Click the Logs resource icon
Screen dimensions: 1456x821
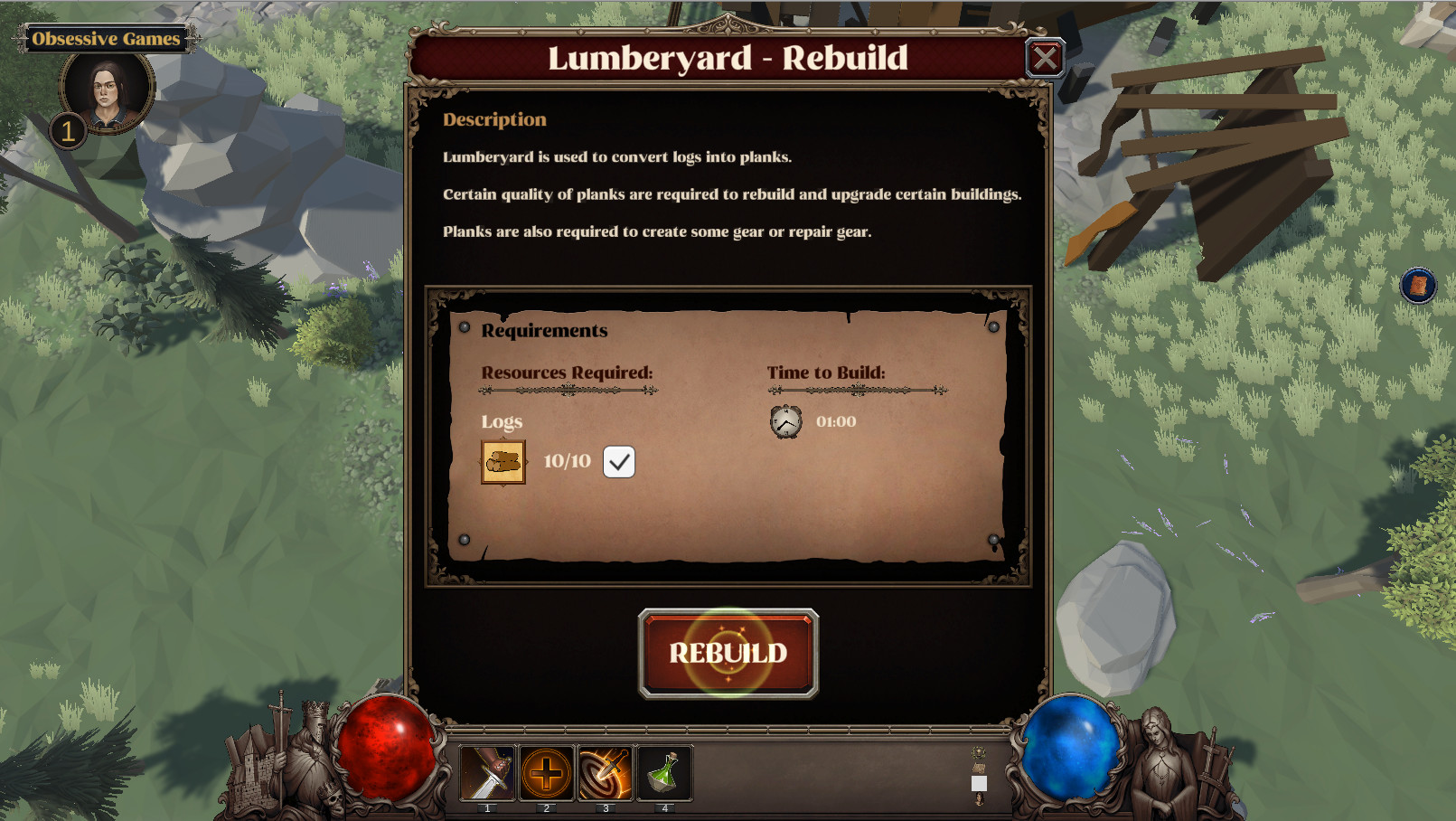503,461
